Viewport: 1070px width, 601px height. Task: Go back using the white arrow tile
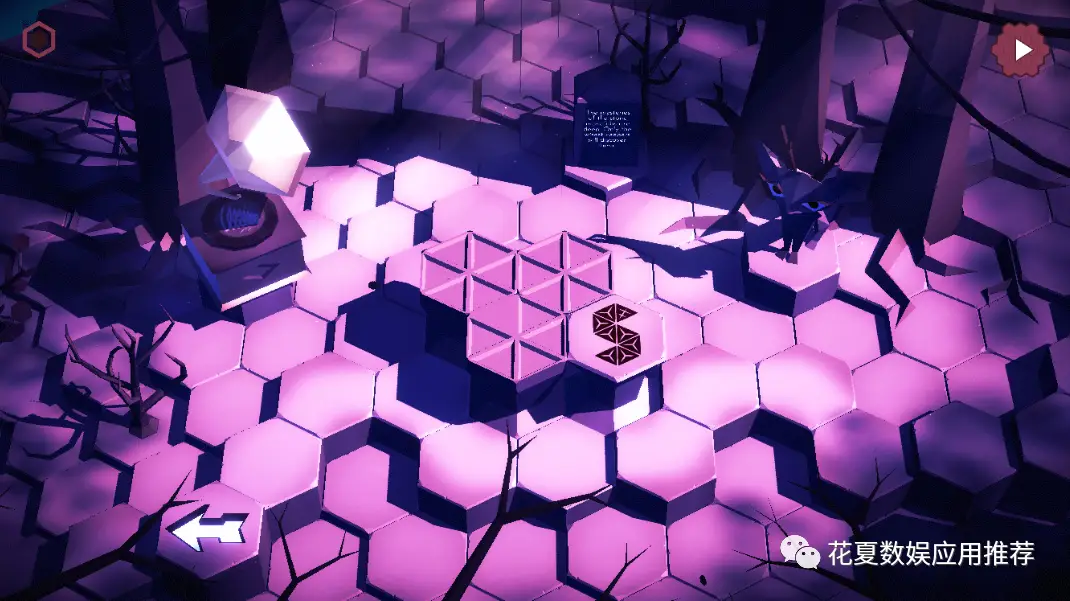[x=208, y=530]
